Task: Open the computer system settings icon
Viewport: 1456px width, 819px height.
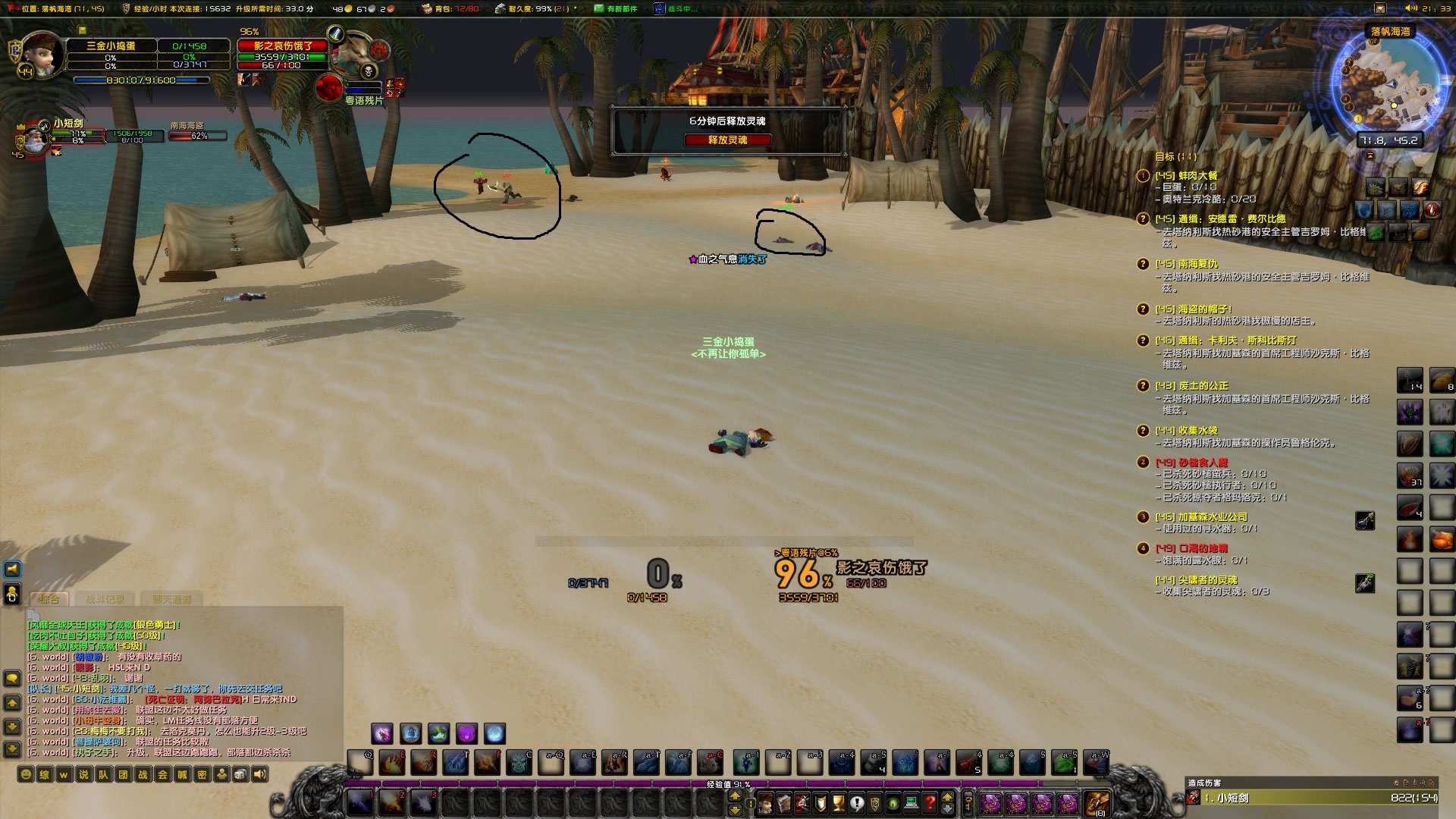Action: 910,802
